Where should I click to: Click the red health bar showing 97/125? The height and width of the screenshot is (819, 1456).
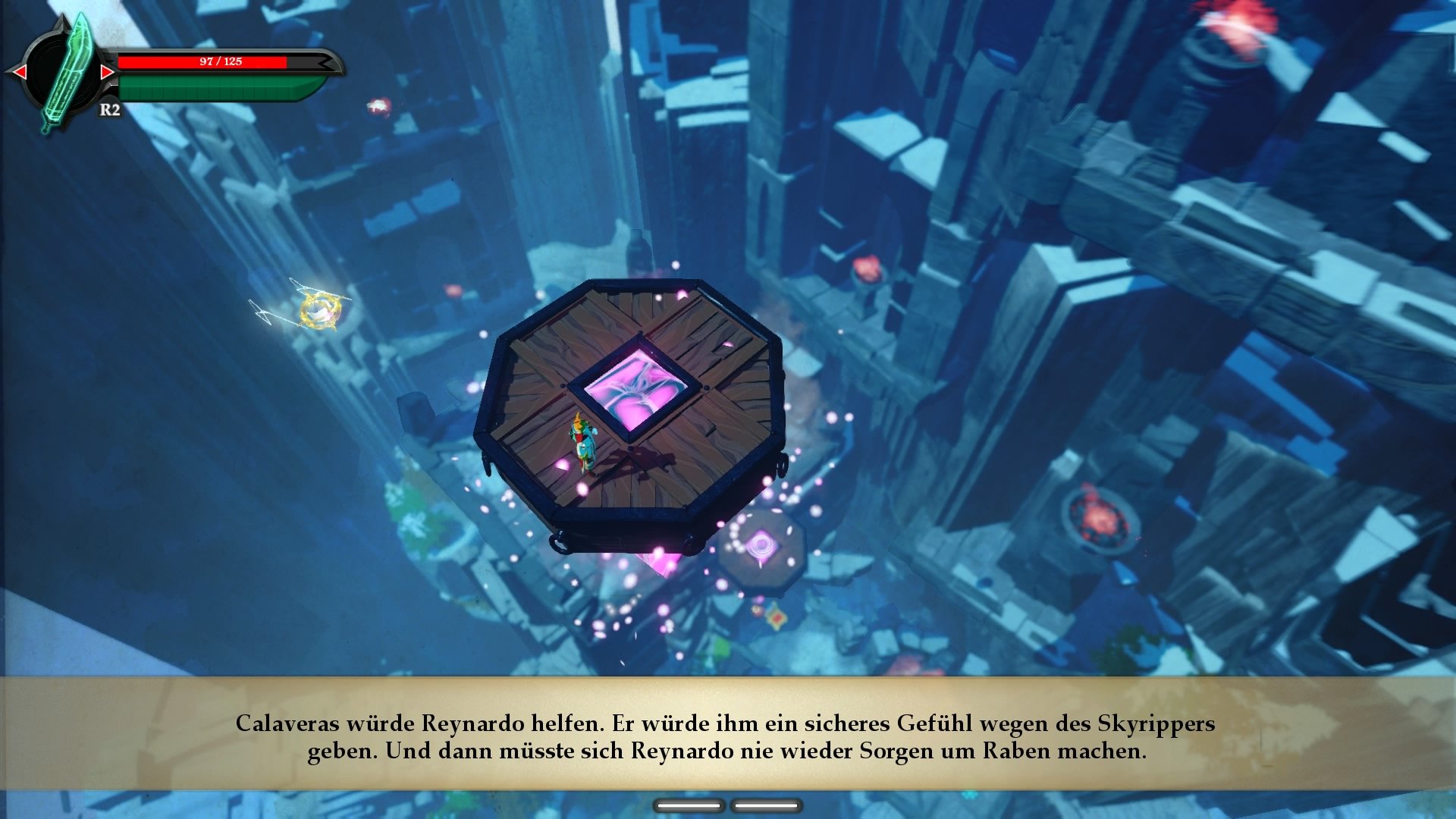click(220, 61)
